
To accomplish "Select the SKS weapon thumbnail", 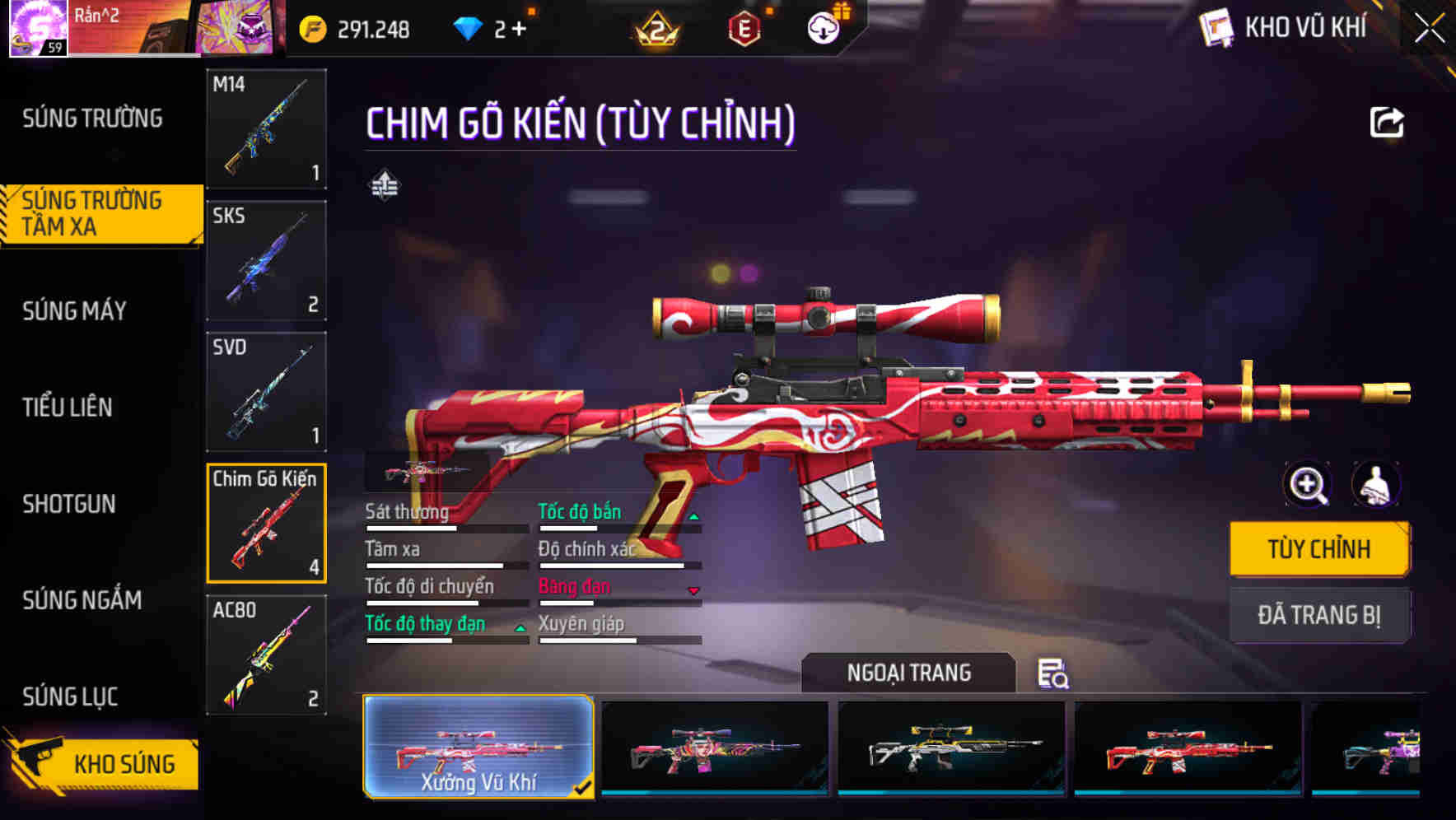I will (x=266, y=259).
